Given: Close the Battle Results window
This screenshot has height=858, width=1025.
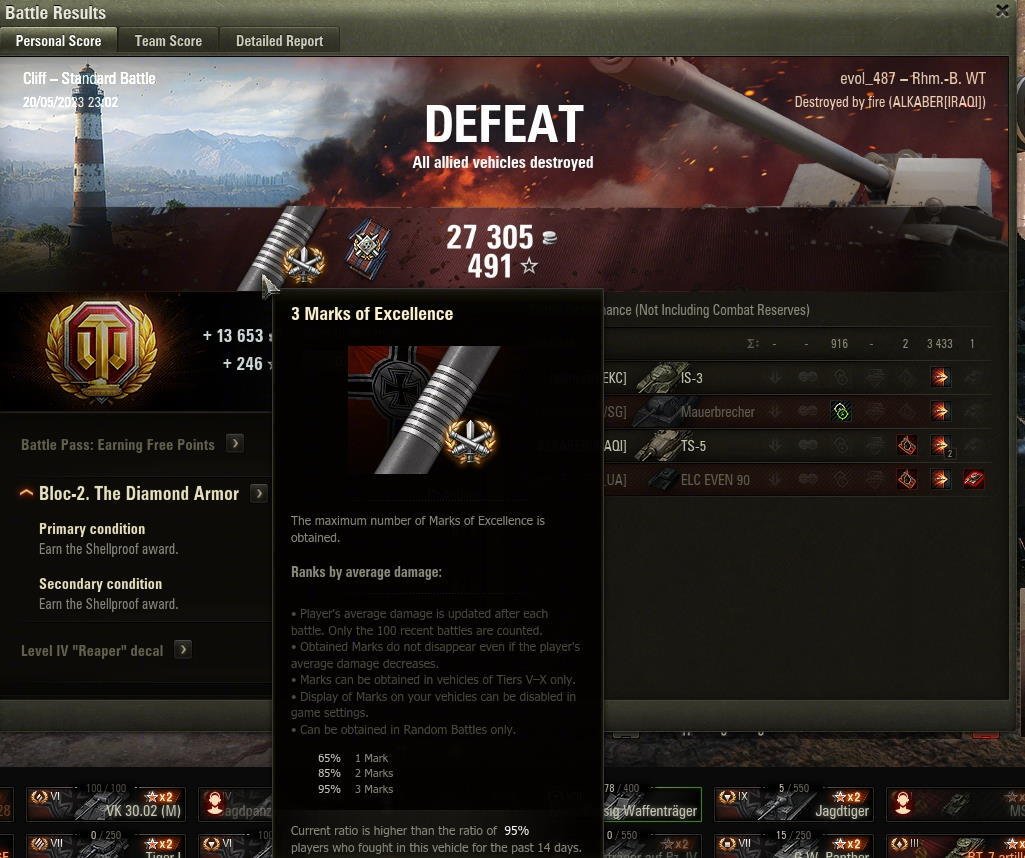Looking at the screenshot, I should (1002, 11).
